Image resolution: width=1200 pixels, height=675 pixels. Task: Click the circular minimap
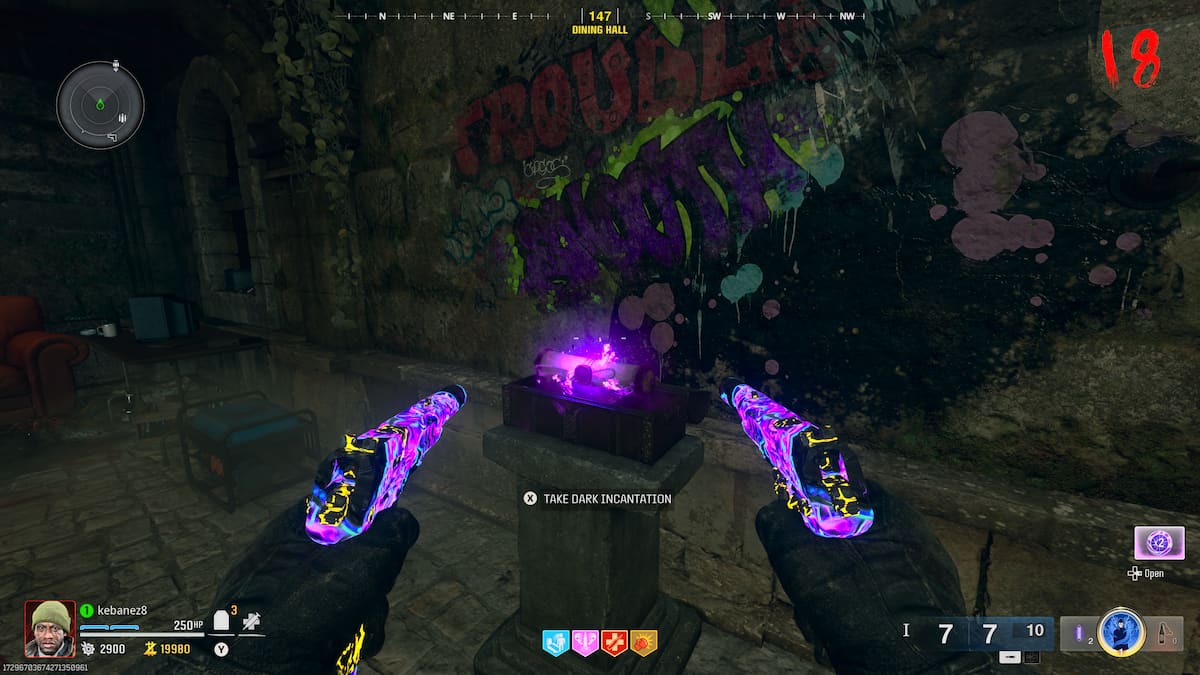[100, 104]
